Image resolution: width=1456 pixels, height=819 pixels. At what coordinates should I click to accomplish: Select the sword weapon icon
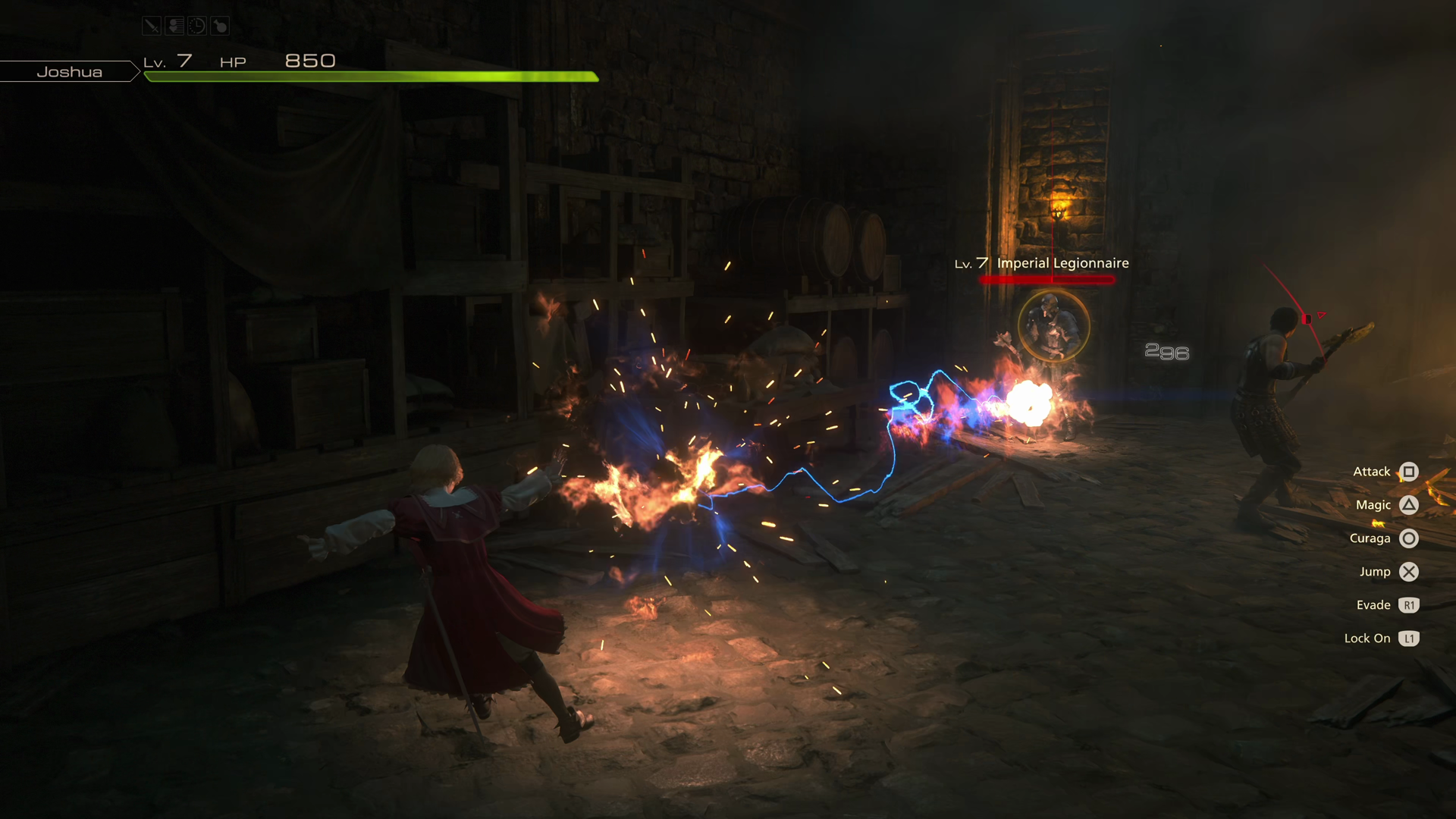tap(152, 26)
